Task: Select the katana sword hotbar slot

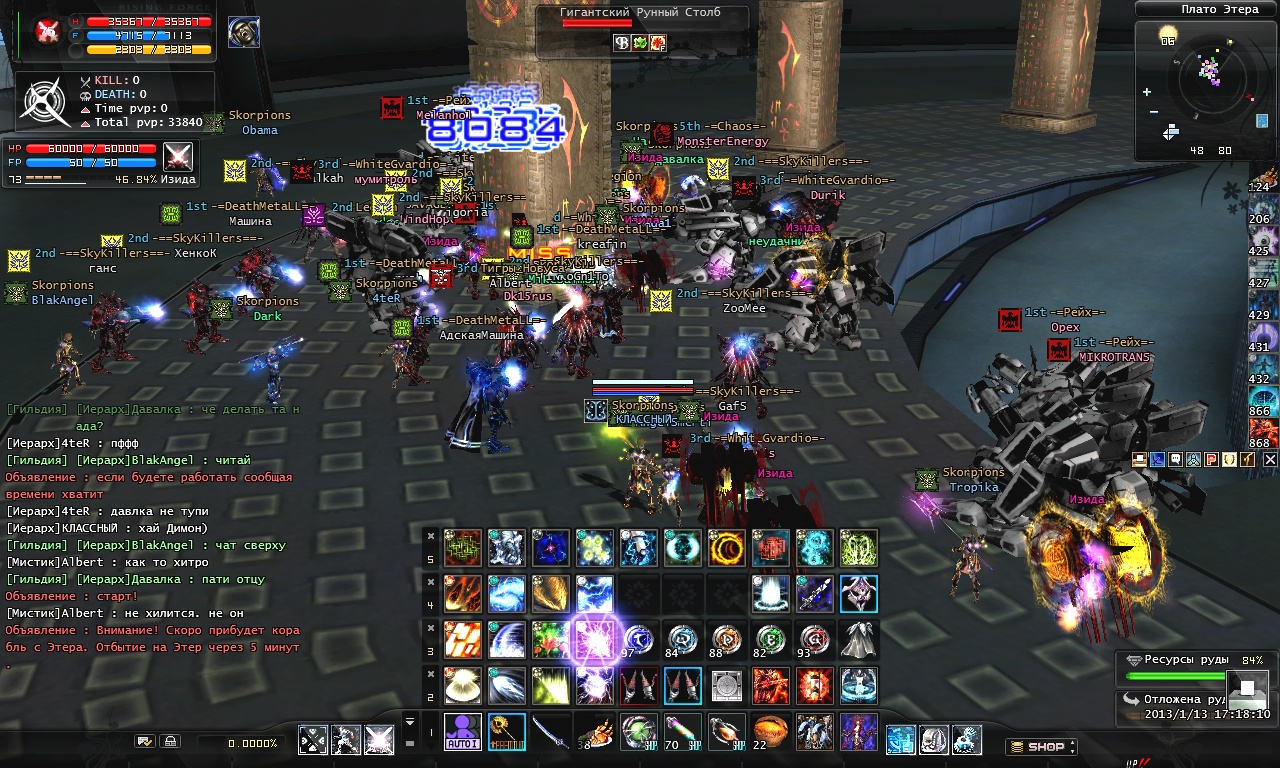Action: tap(550, 731)
